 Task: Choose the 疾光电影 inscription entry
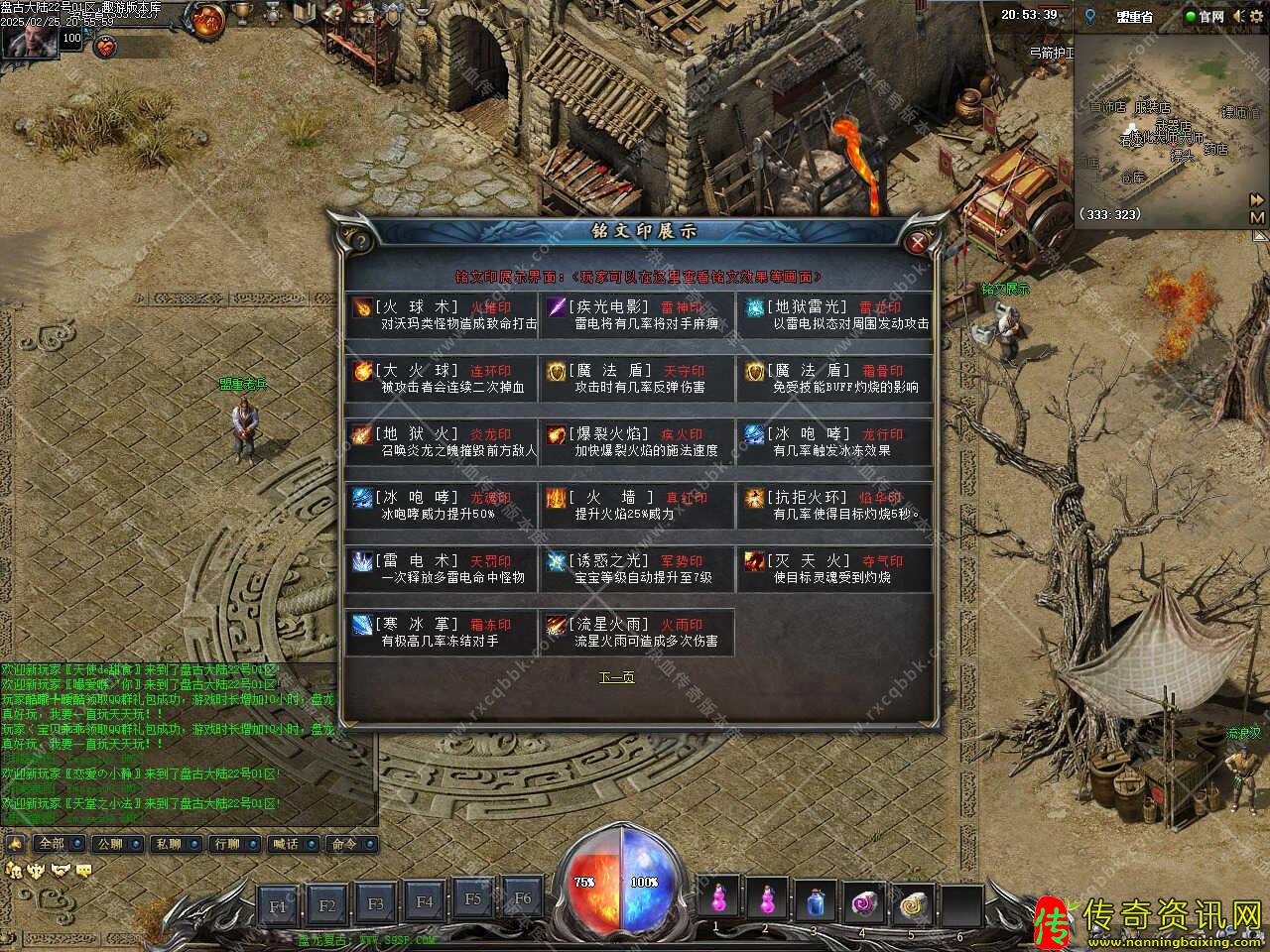[x=636, y=315]
